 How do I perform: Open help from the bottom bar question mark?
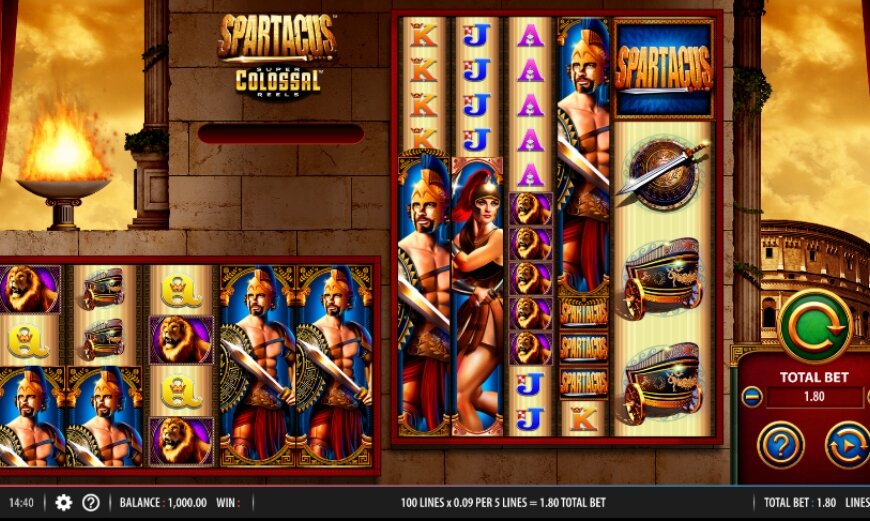pos(91,502)
